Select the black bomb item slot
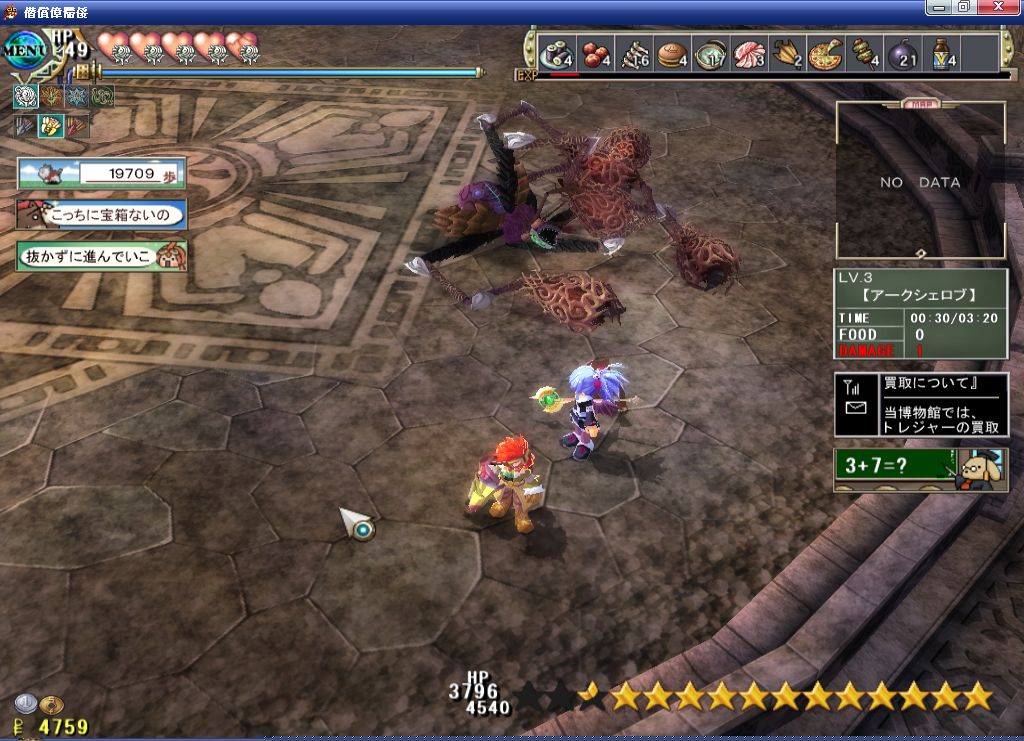The height and width of the screenshot is (741, 1024). [x=903, y=54]
